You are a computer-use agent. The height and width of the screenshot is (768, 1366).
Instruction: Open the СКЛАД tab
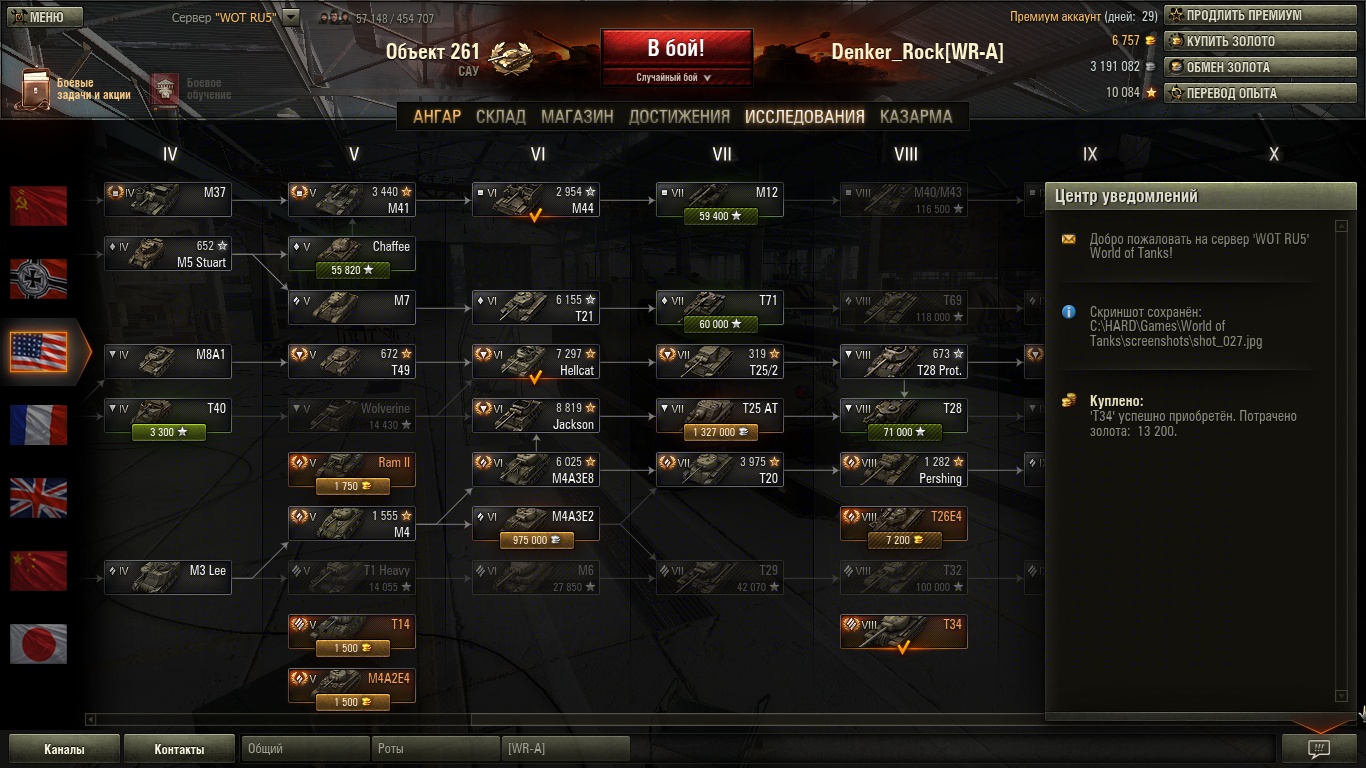(x=501, y=116)
